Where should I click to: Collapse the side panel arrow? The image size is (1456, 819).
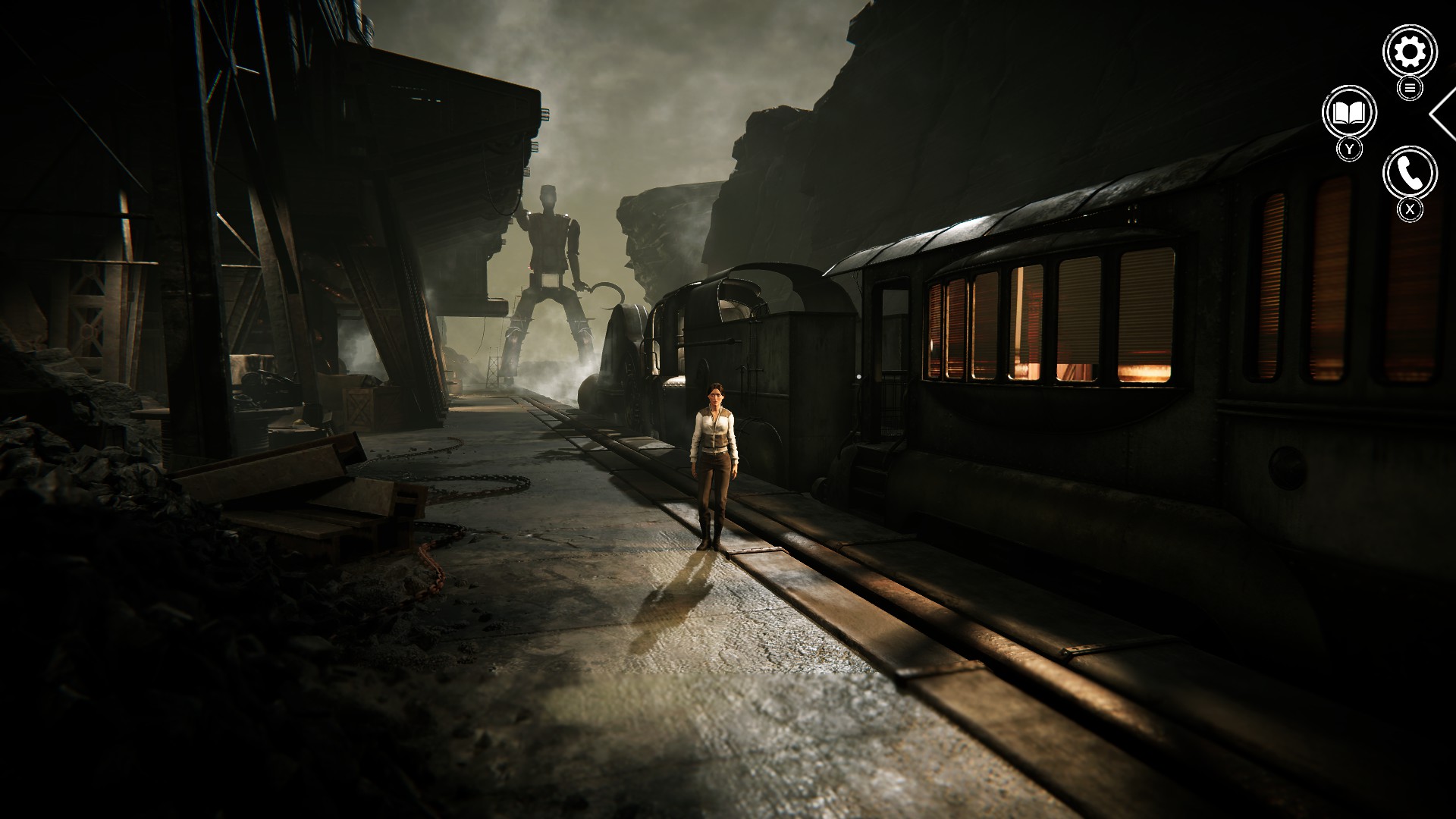tap(1444, 114)
